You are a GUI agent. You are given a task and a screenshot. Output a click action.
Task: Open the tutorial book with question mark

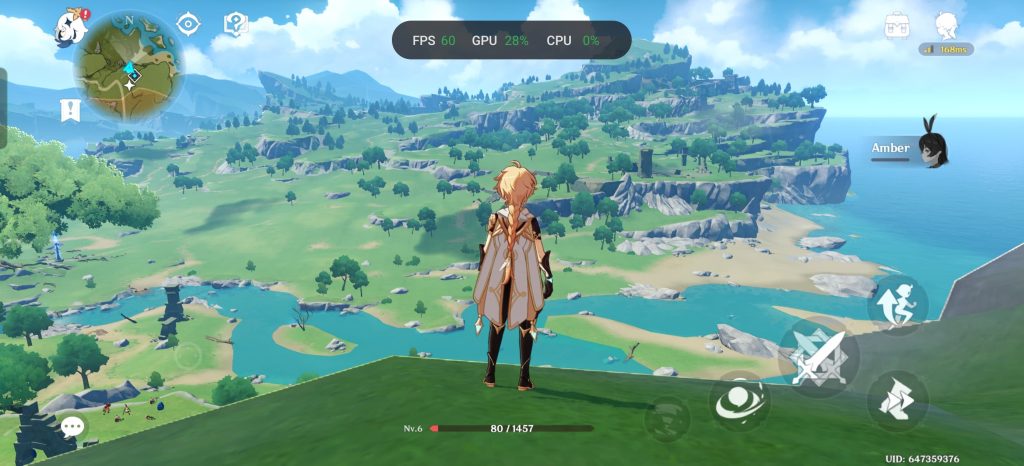click(x=236, y=24)
